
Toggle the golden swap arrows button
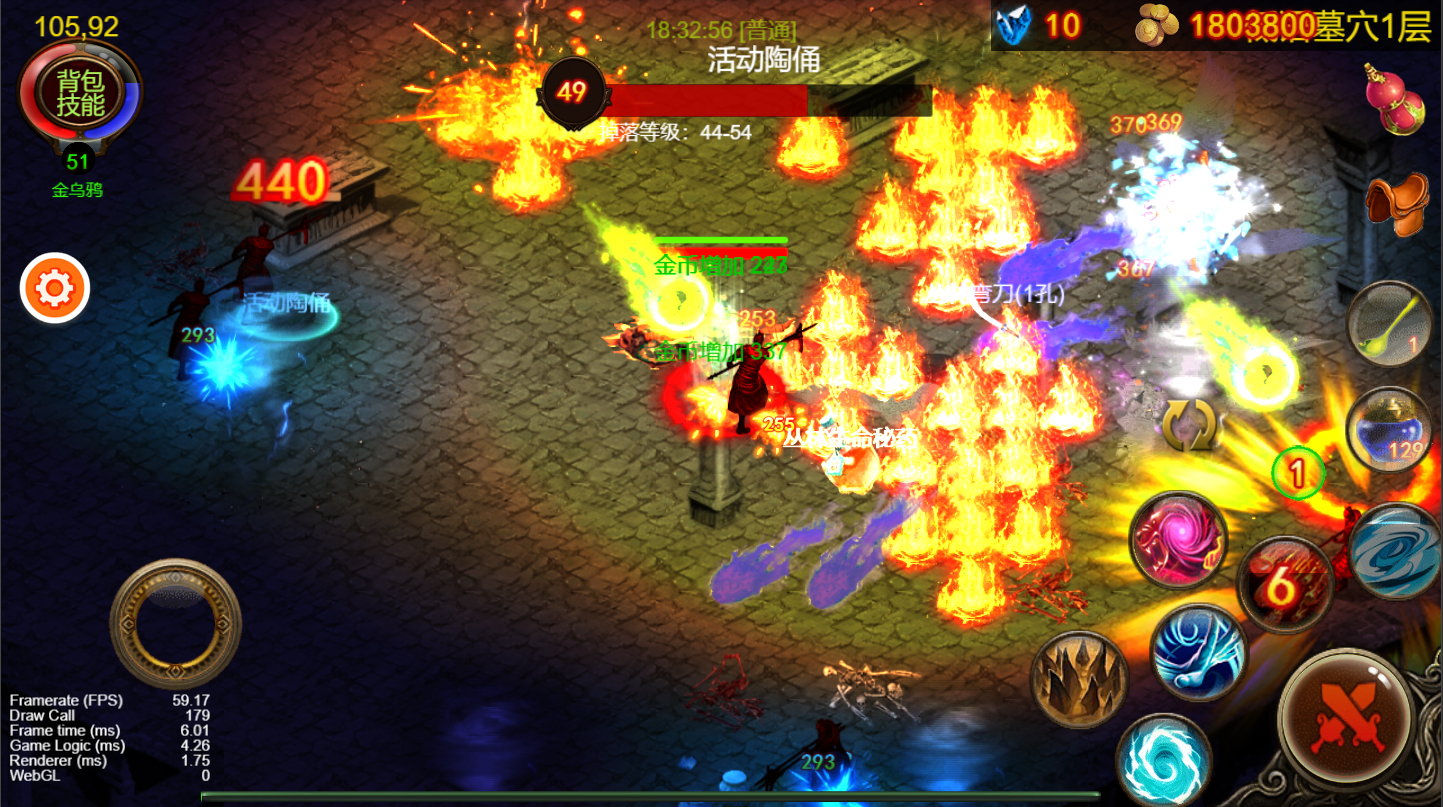point(1188,426)
